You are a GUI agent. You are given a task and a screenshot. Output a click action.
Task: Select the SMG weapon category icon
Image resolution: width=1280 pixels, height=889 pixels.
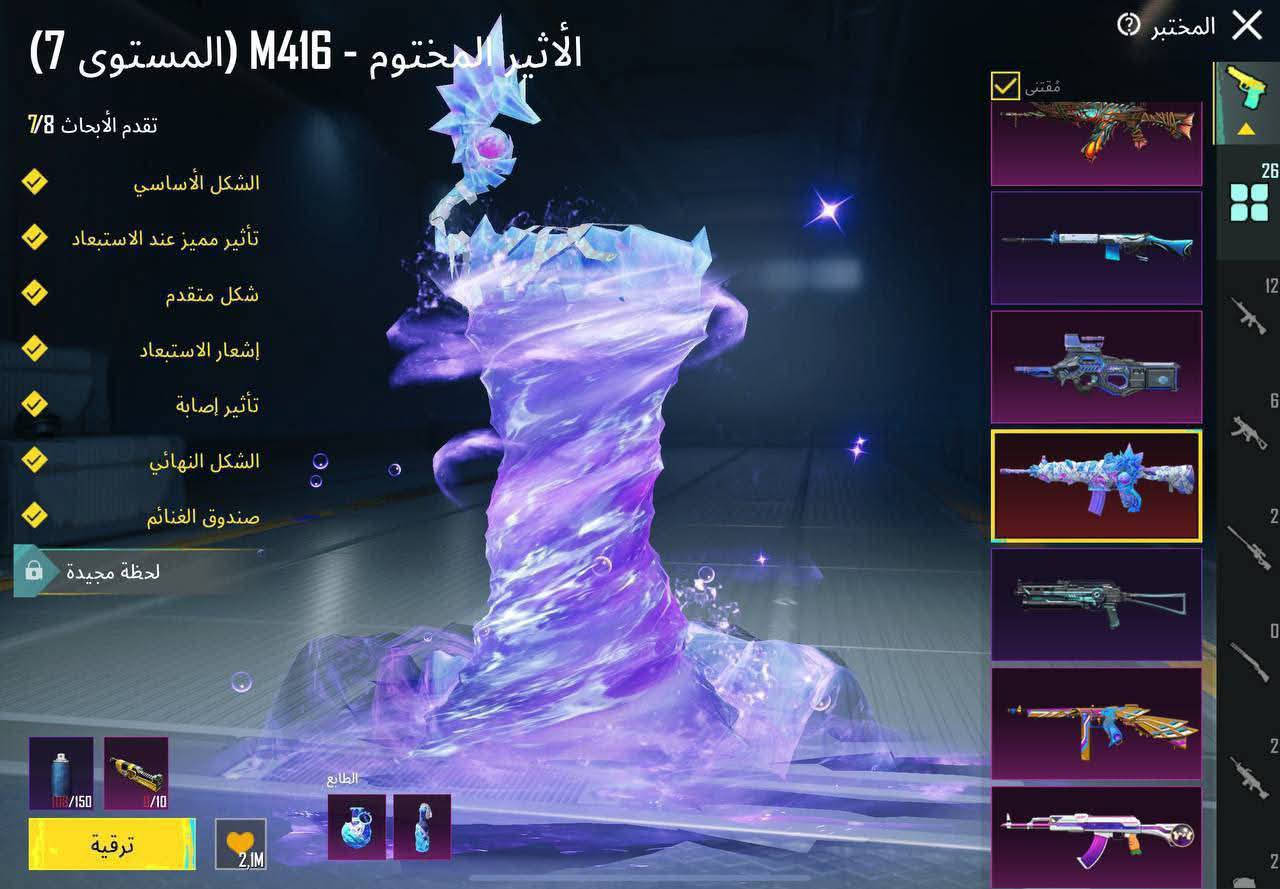[x=1247, y=430]
